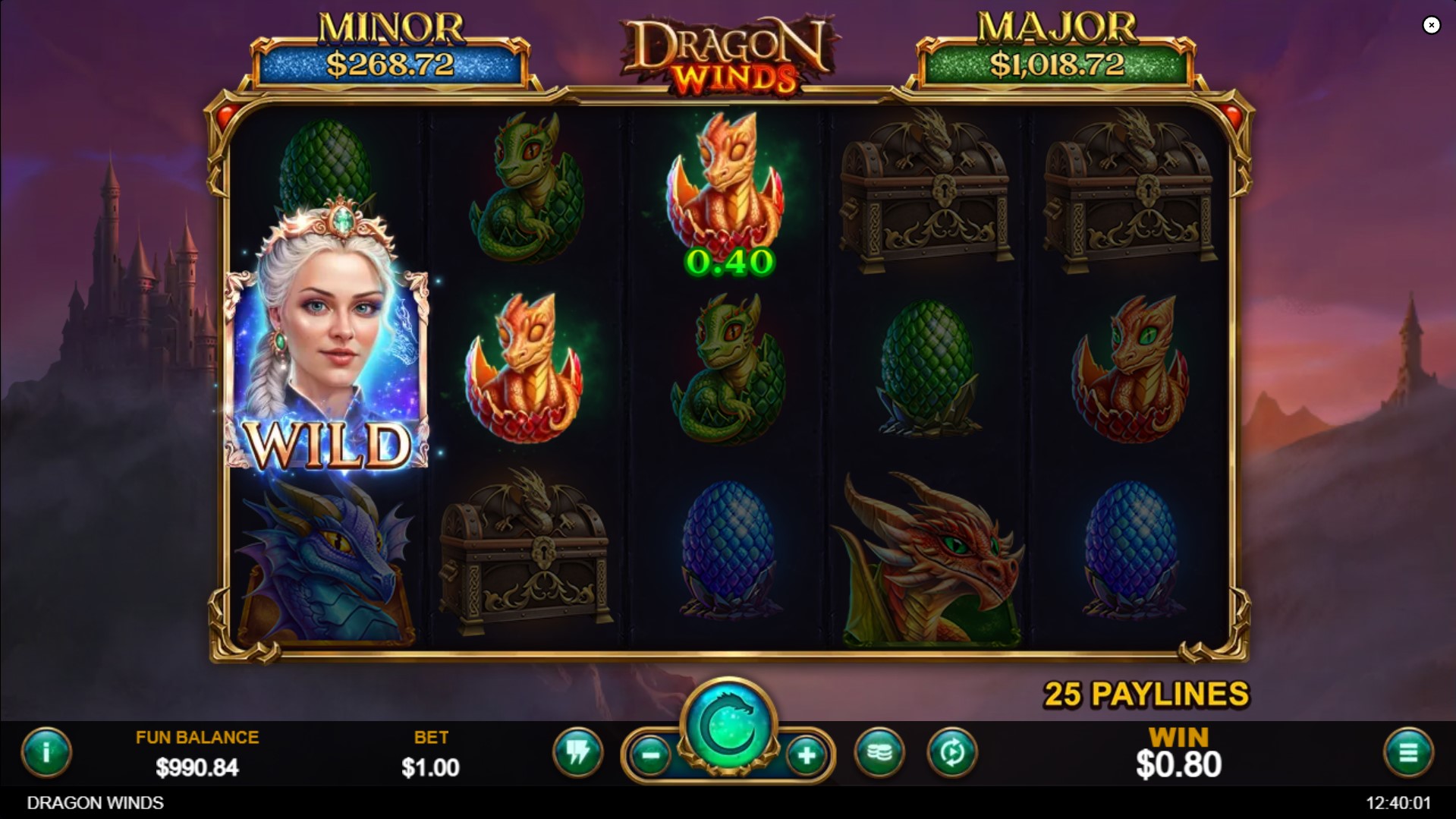Open the hamburger menu icon
The image size is (1456, 819).
click(x=1410, y=754)
